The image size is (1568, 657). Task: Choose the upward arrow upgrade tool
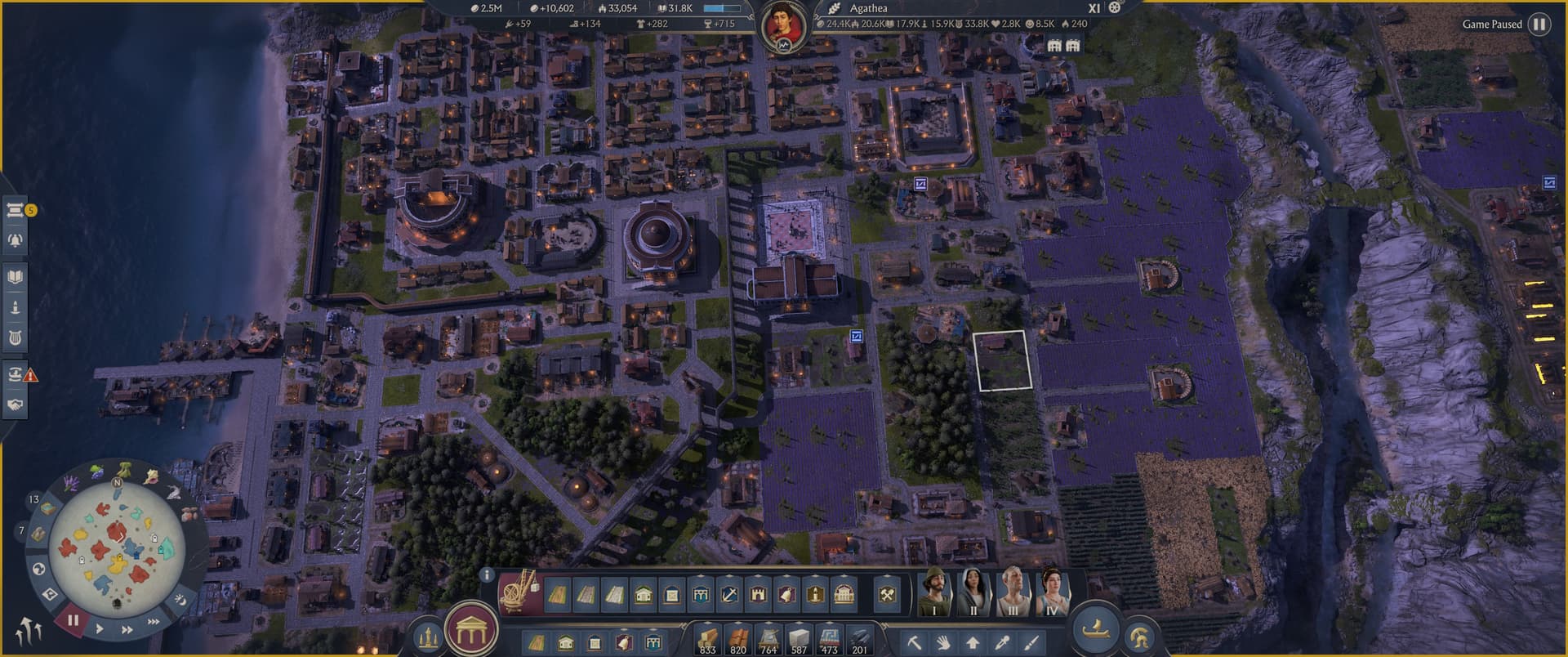[972, 642]
